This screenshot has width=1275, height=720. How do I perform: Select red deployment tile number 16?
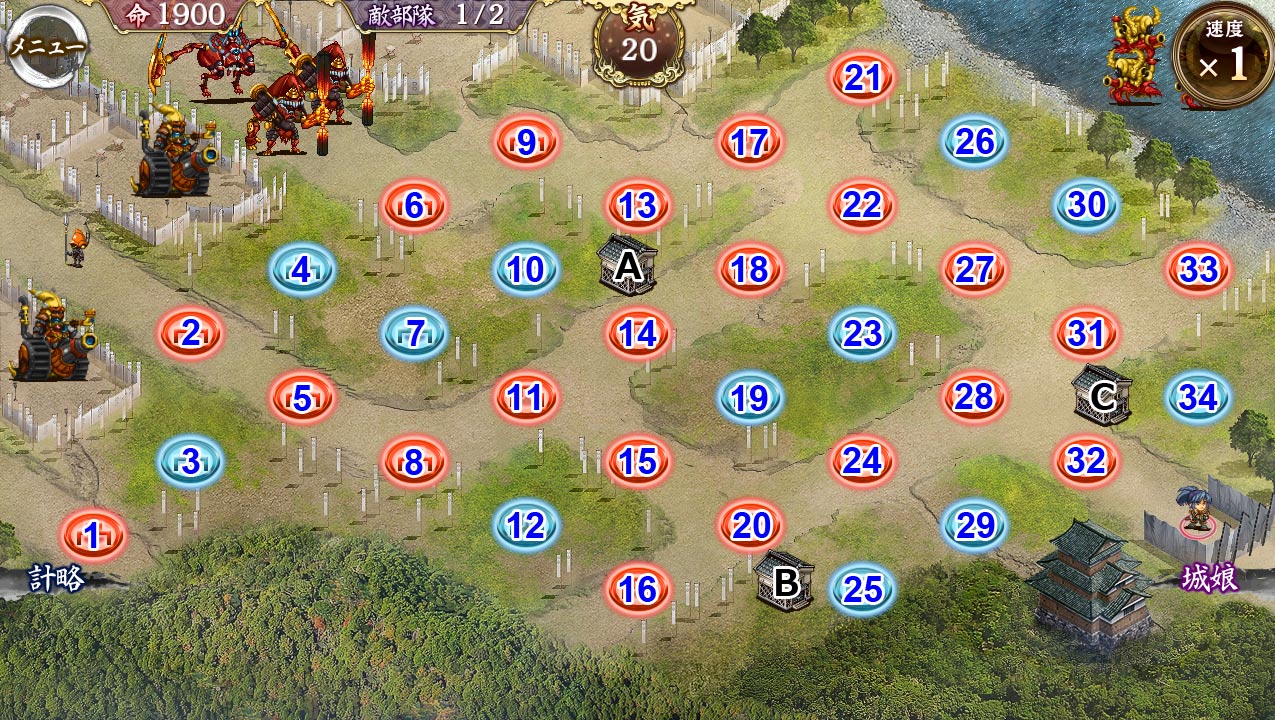pos(638,590)
